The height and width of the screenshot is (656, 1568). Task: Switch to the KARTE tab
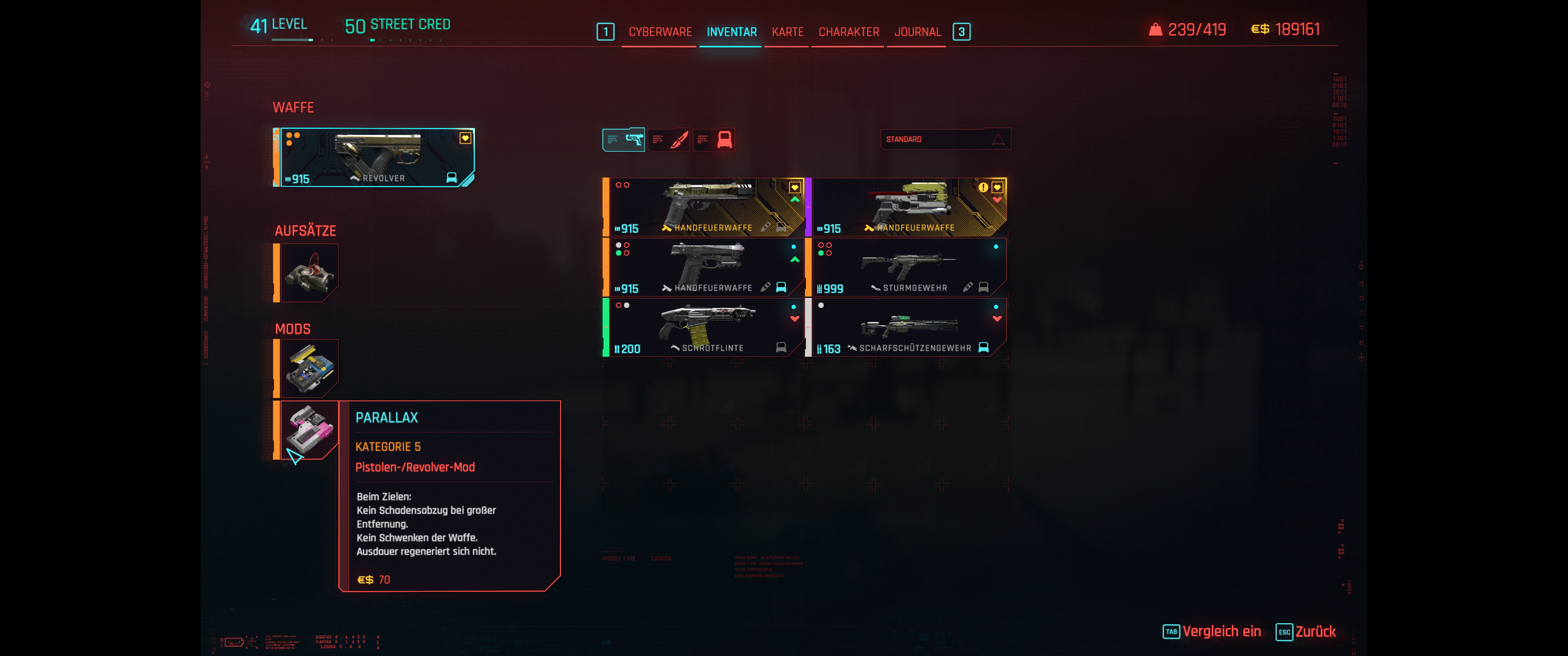tap(786, 31)
